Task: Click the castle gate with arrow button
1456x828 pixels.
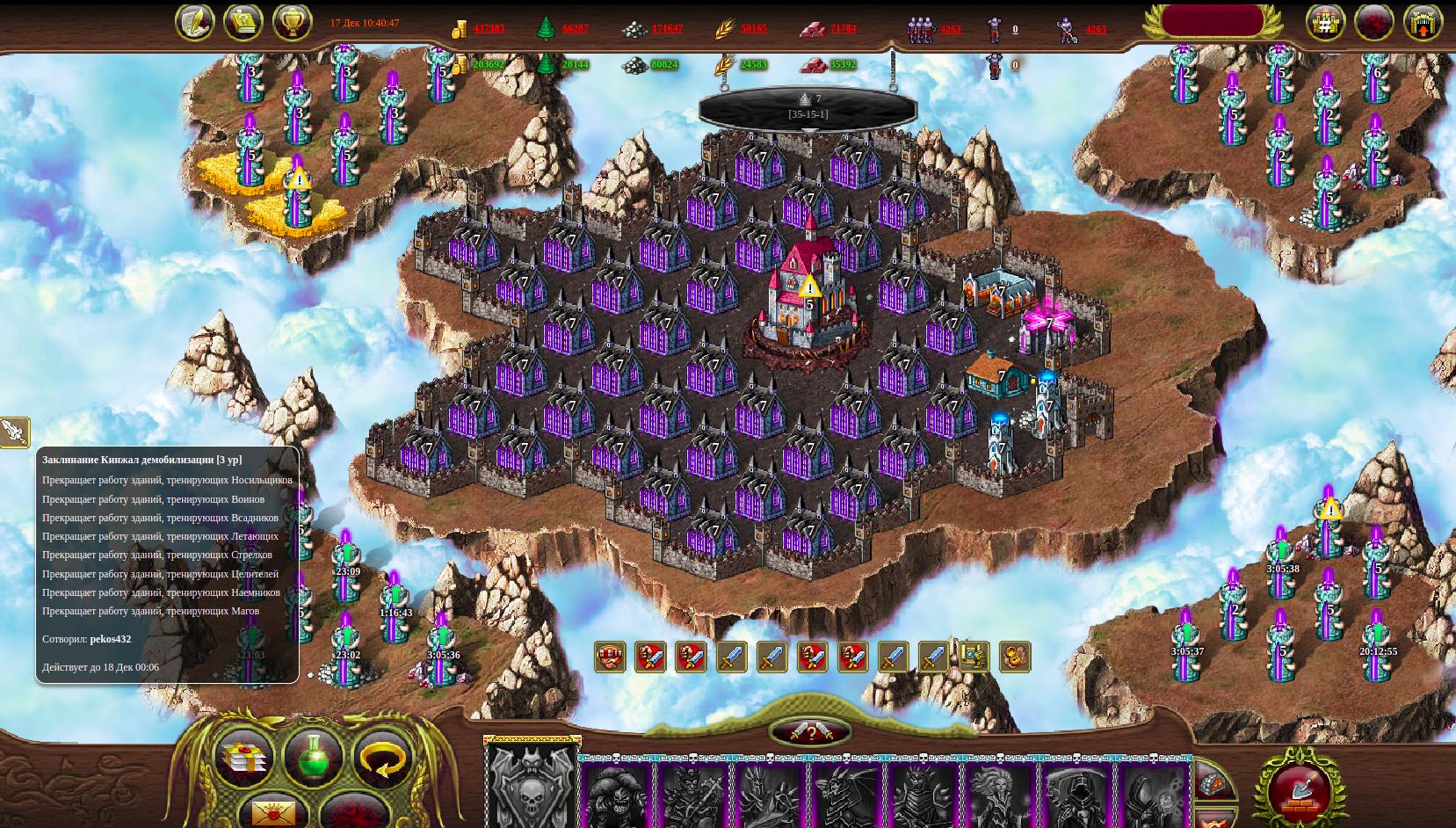Action: point(1423,24)
